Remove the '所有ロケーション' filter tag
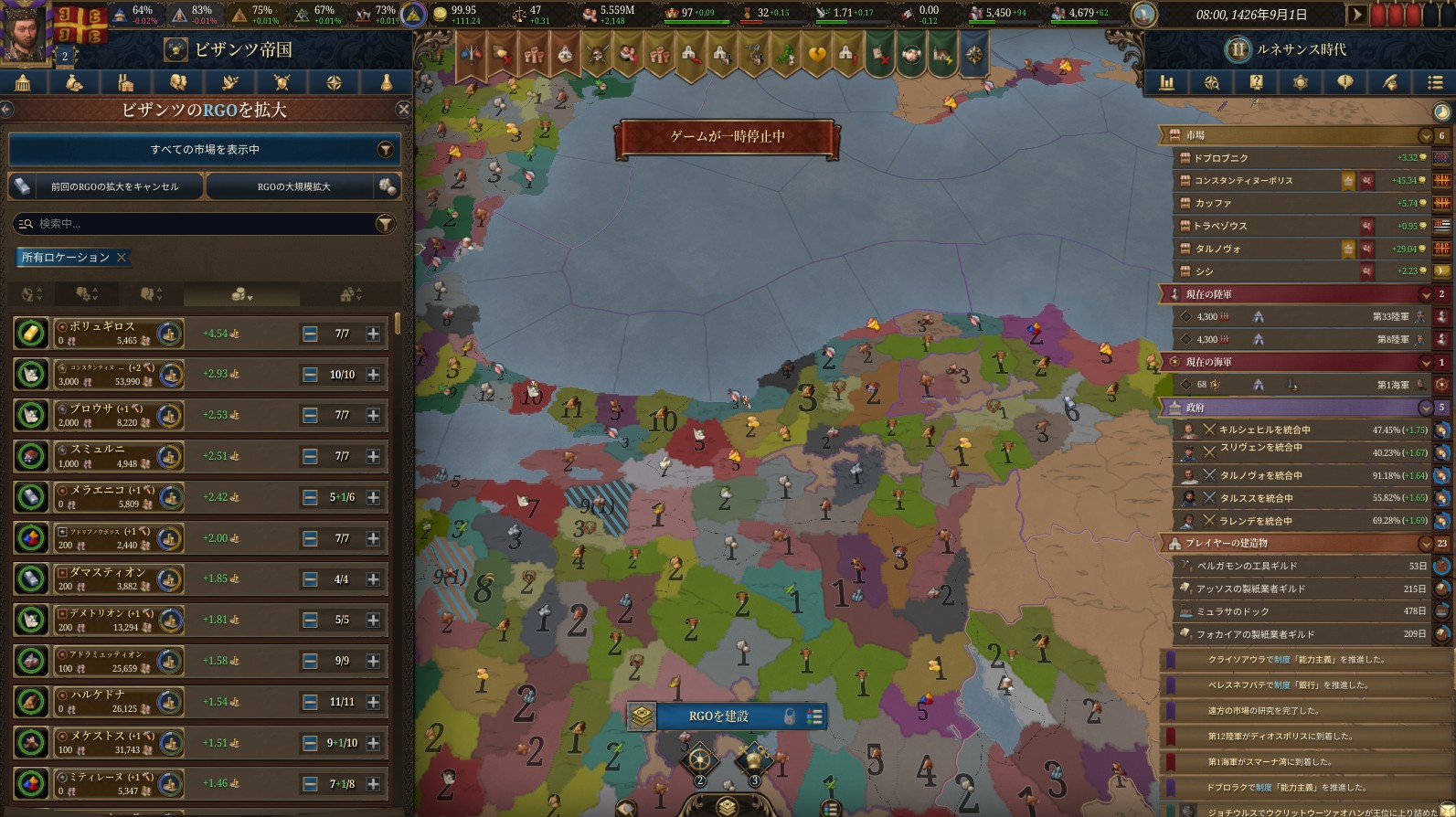 coord(121,258)
